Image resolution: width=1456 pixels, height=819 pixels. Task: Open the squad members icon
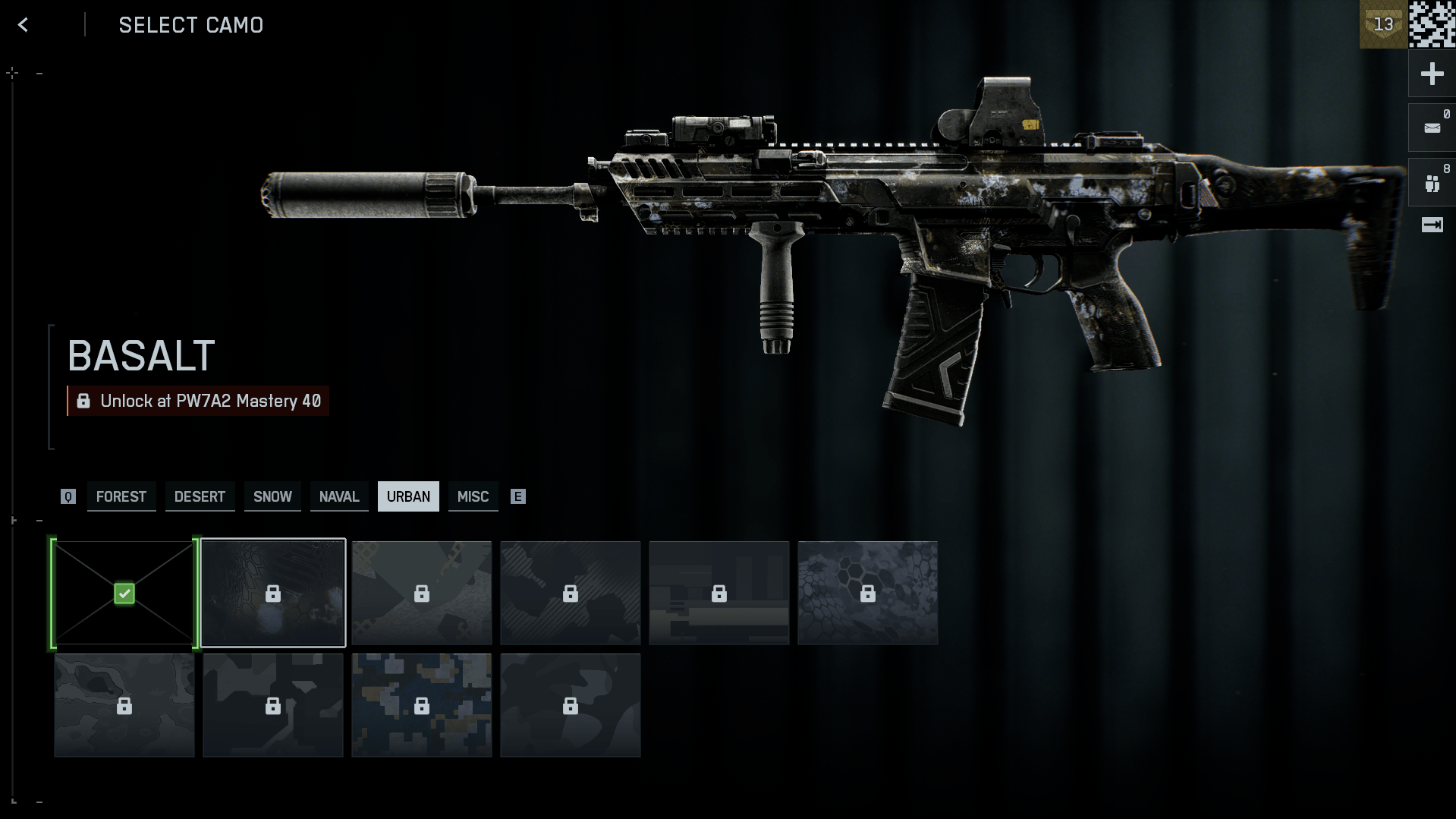click(1432, 183)
